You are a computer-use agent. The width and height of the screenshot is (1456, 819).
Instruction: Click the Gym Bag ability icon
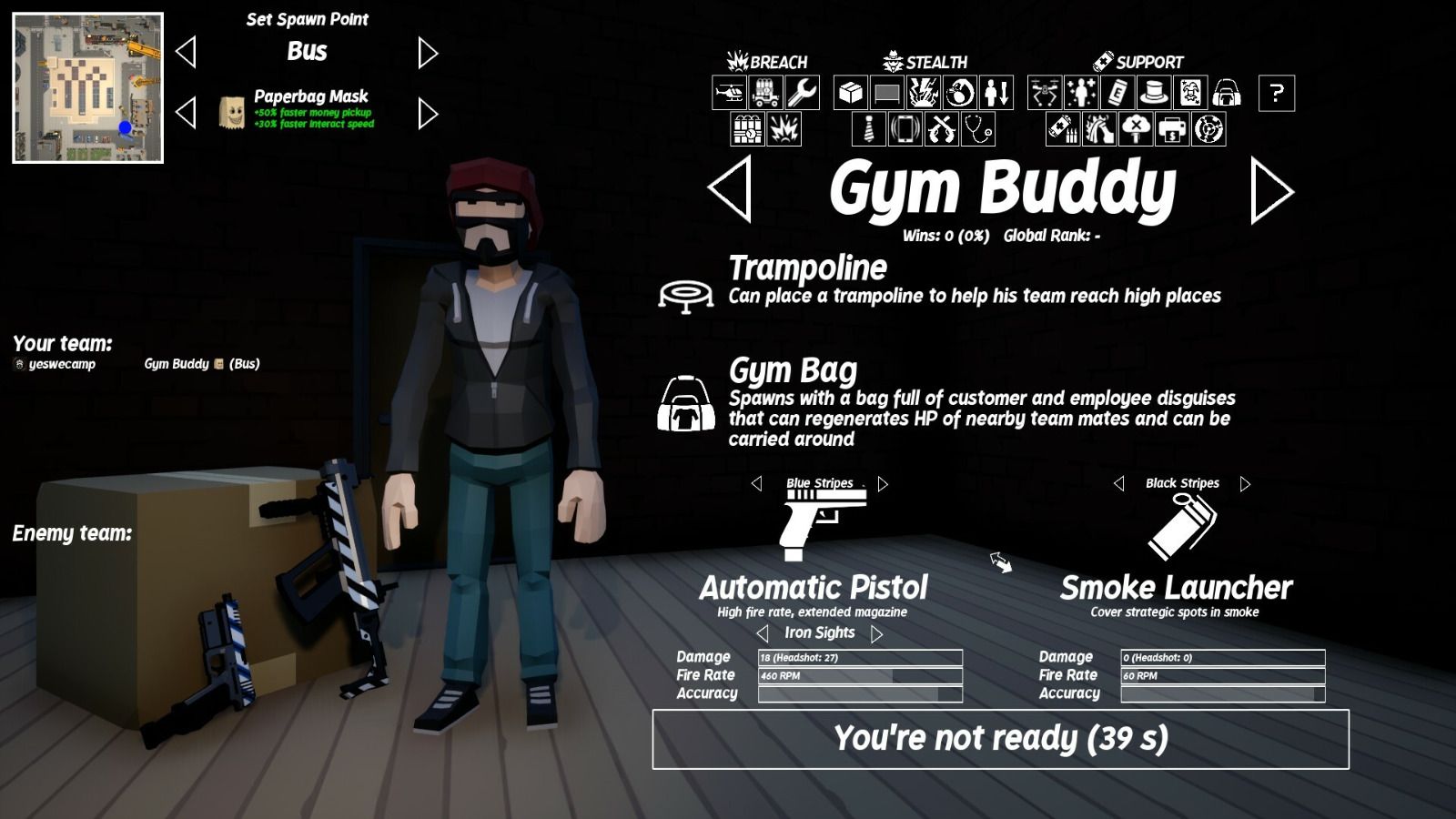[x=689, y=407]
